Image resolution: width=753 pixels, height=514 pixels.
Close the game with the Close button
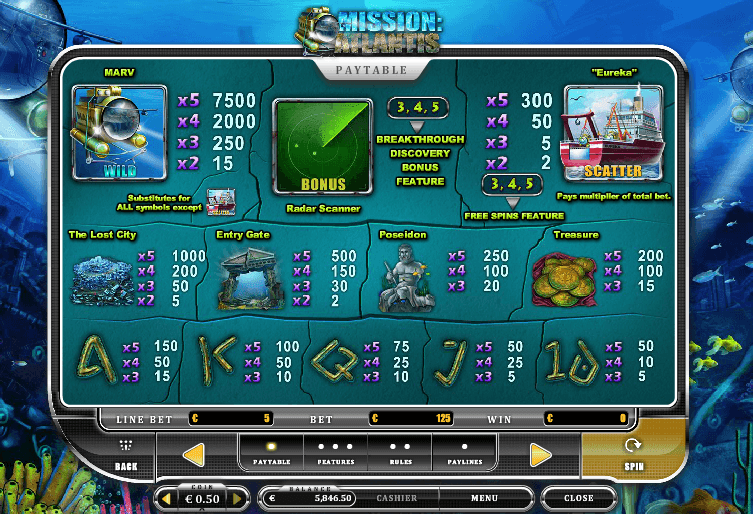point(578,497)
